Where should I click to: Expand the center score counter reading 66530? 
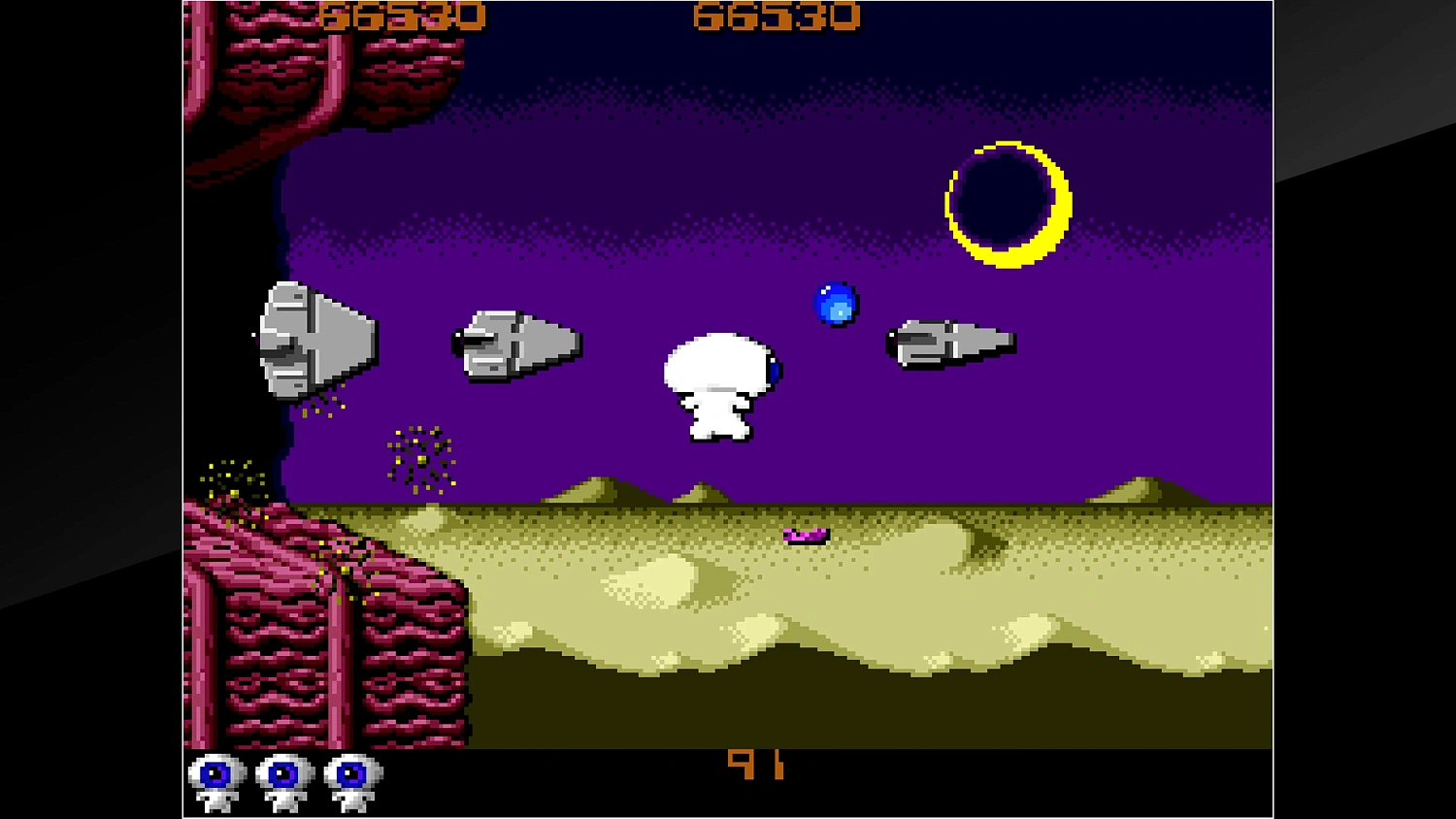pyautogui.click(x=777, y=16)
